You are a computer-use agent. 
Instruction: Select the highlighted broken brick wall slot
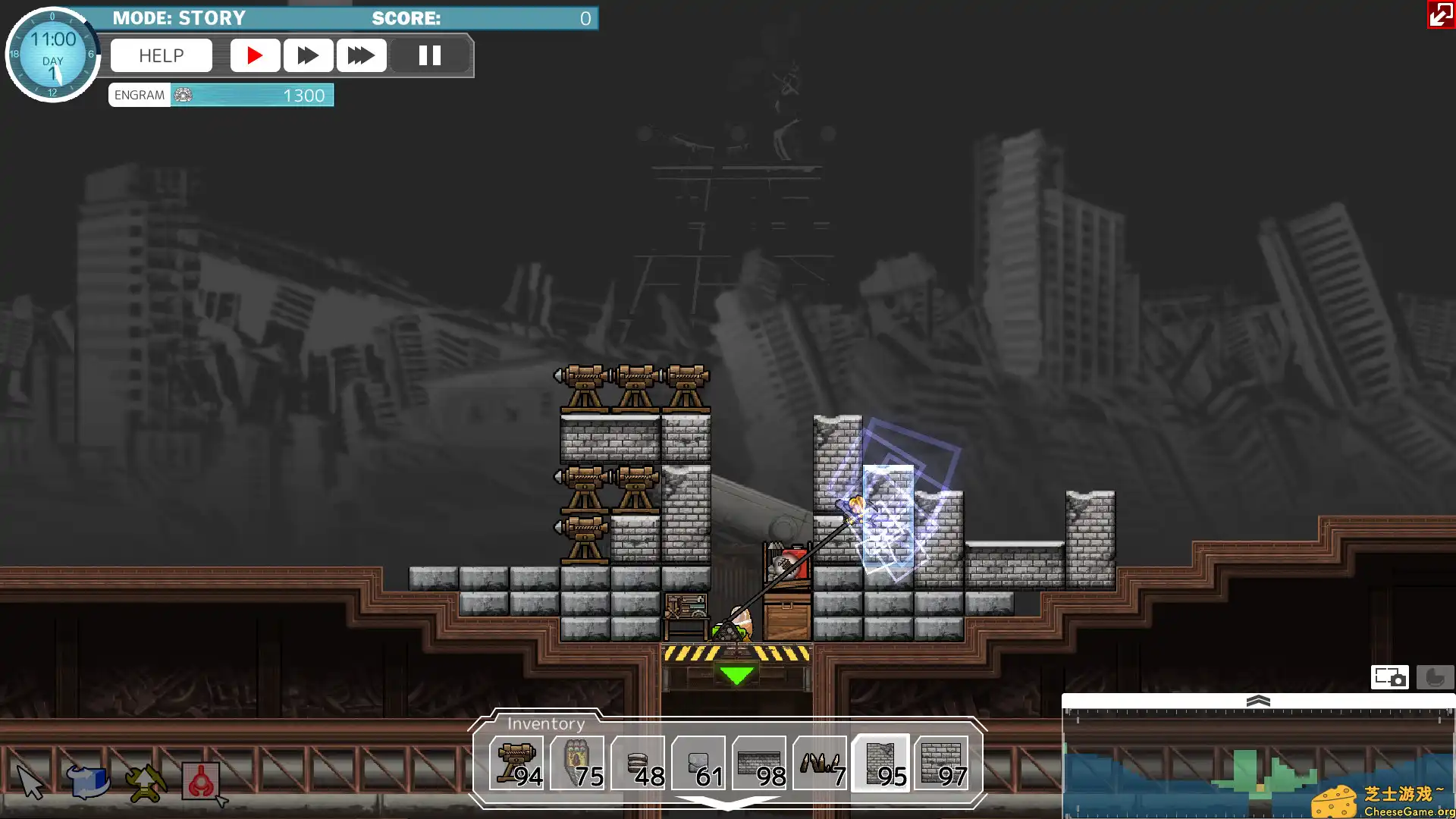point(880,763)
